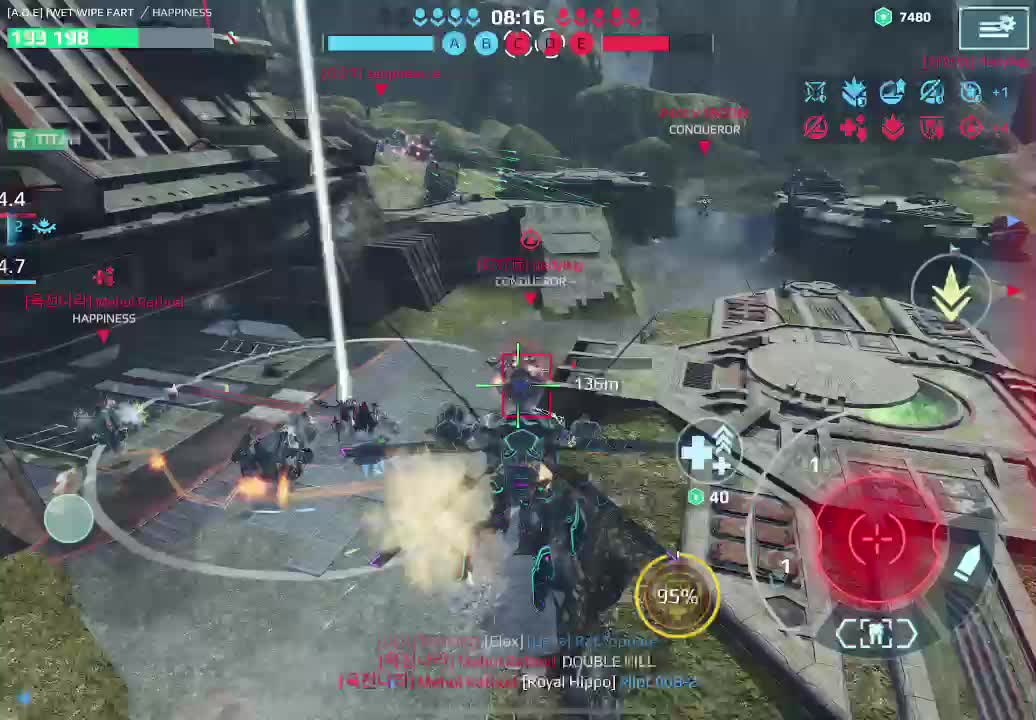The height and width of the screenshot is (720, 1036).
Task: Tap the yellow chevron descend button
Action: click(x=951, y=293)
